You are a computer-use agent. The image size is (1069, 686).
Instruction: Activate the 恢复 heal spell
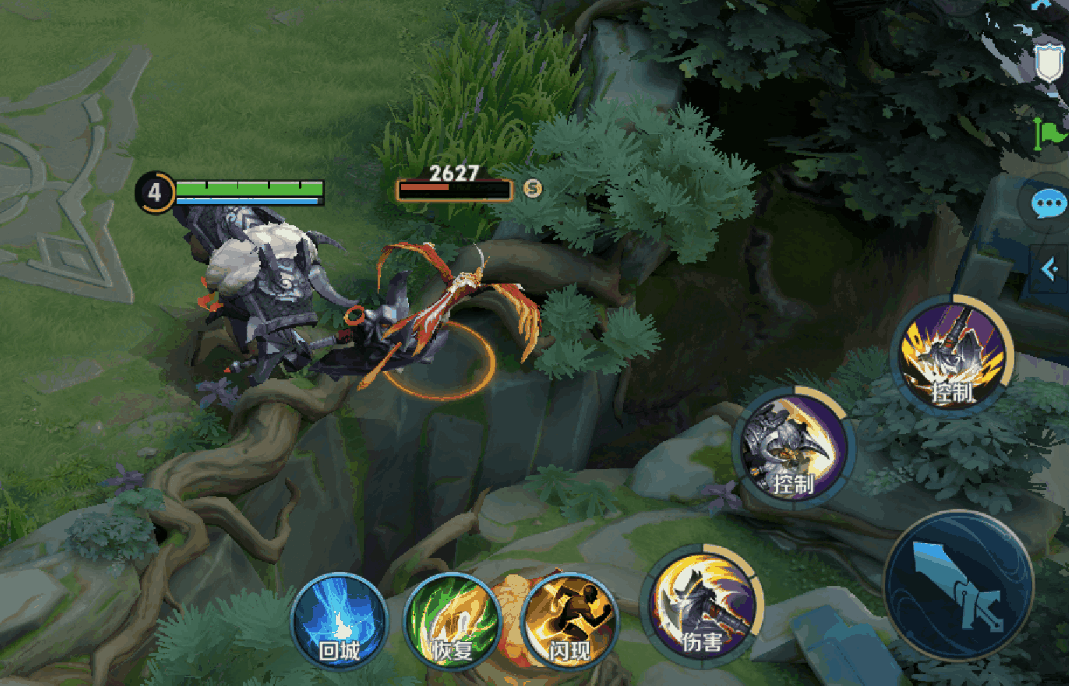451,621
